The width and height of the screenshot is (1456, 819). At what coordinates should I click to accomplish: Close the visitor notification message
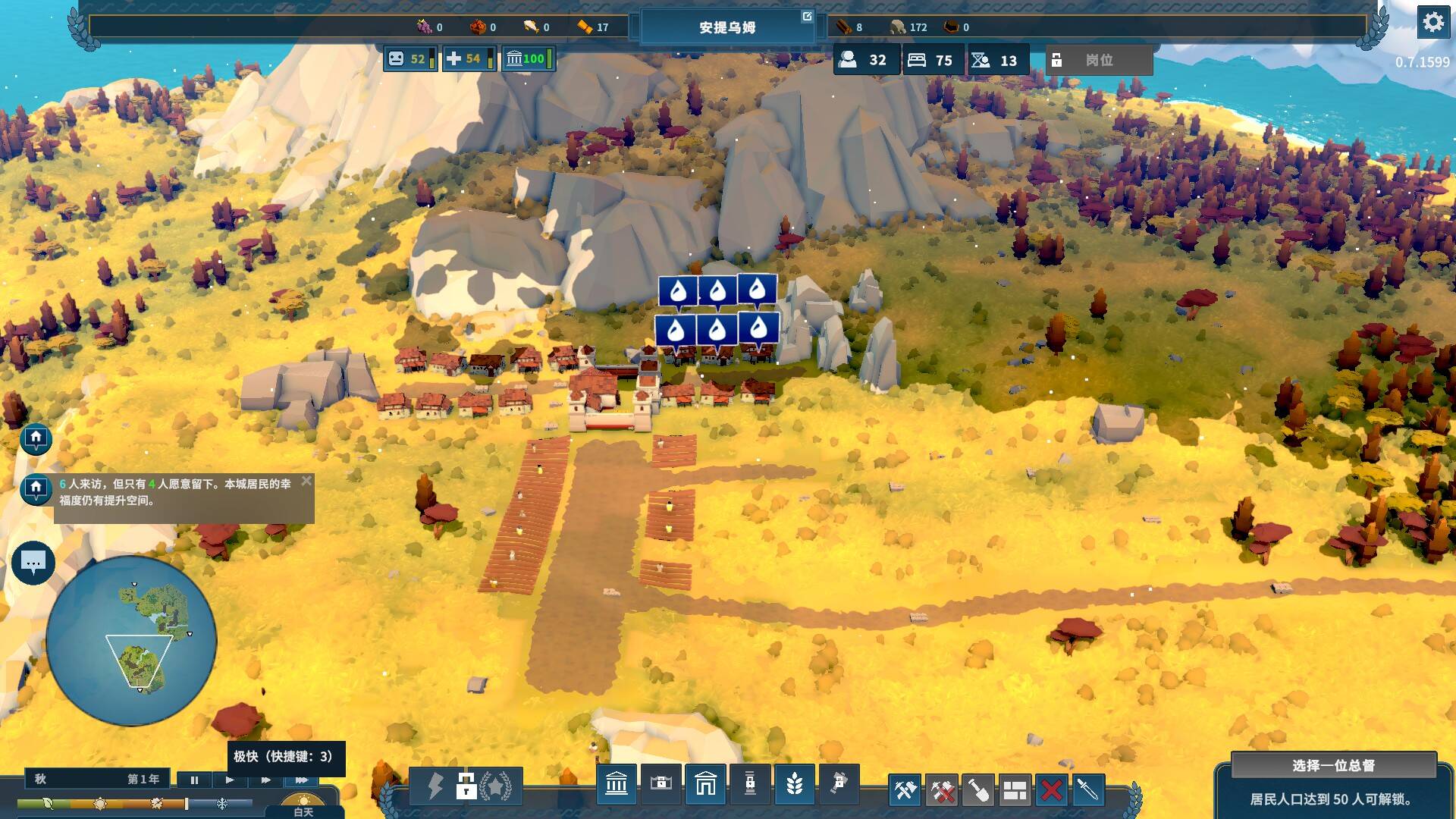click(306, 481)
